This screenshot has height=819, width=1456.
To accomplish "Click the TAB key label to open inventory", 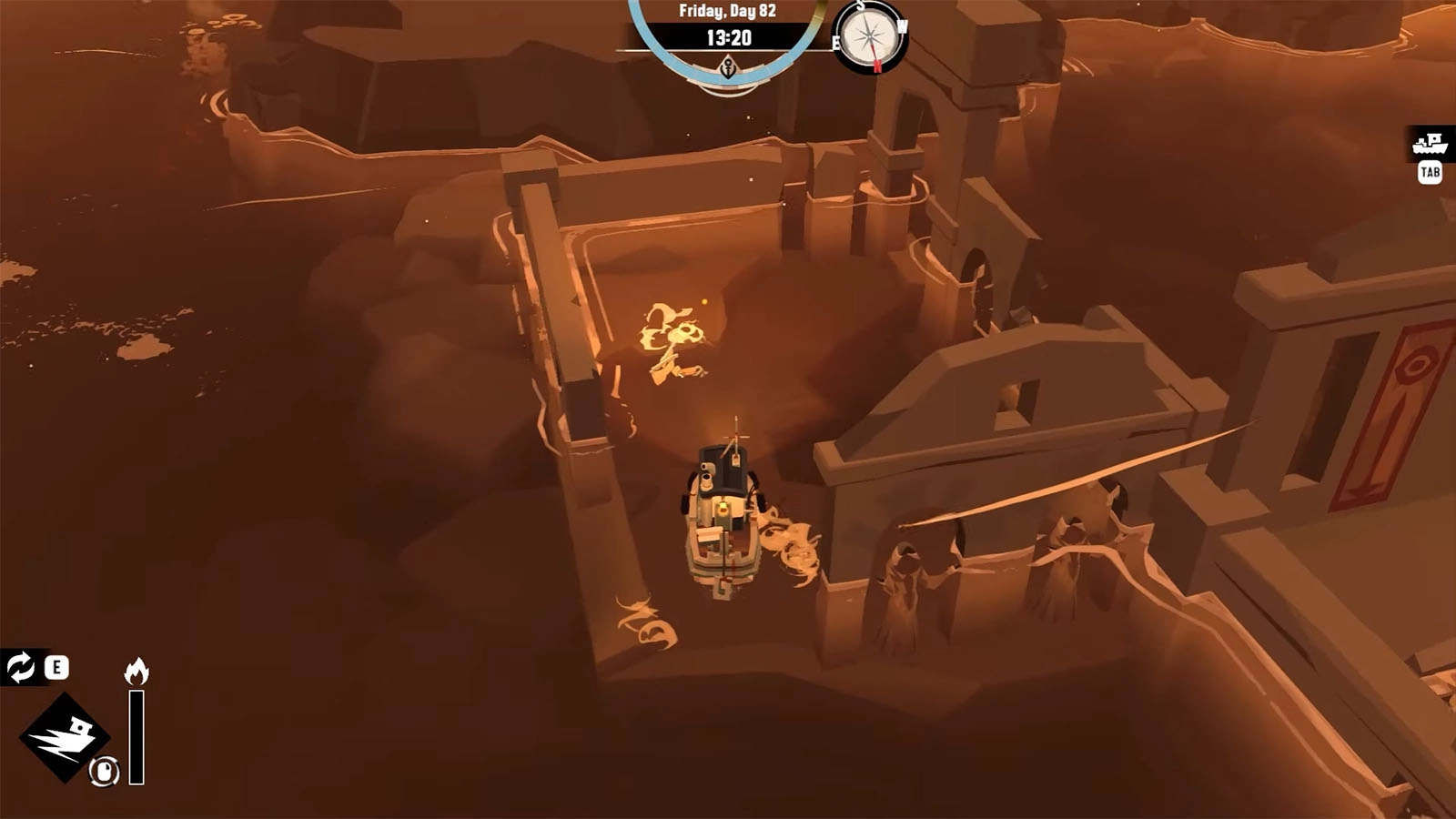I will coord(1430,171).
